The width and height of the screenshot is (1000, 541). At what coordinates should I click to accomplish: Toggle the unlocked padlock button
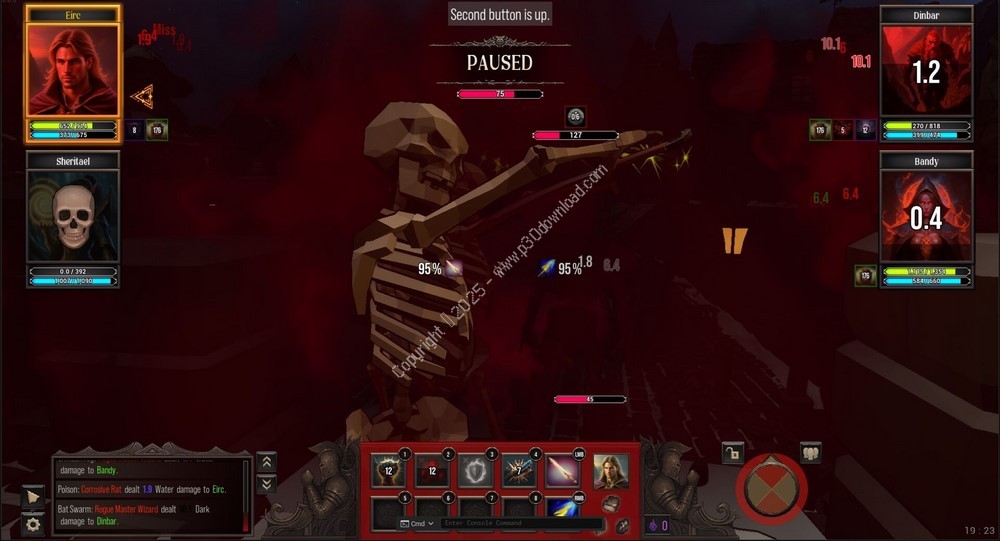tap(732, 453)
